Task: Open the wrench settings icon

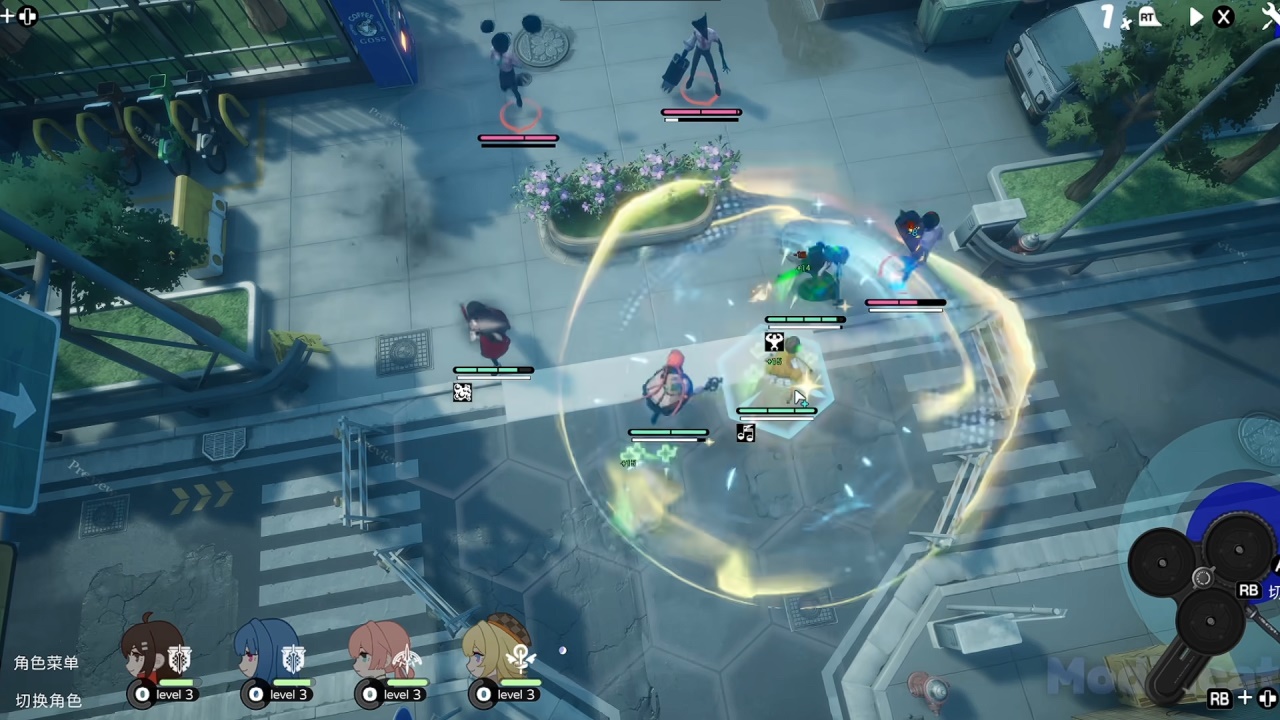Action: (x=1270, y=16)
